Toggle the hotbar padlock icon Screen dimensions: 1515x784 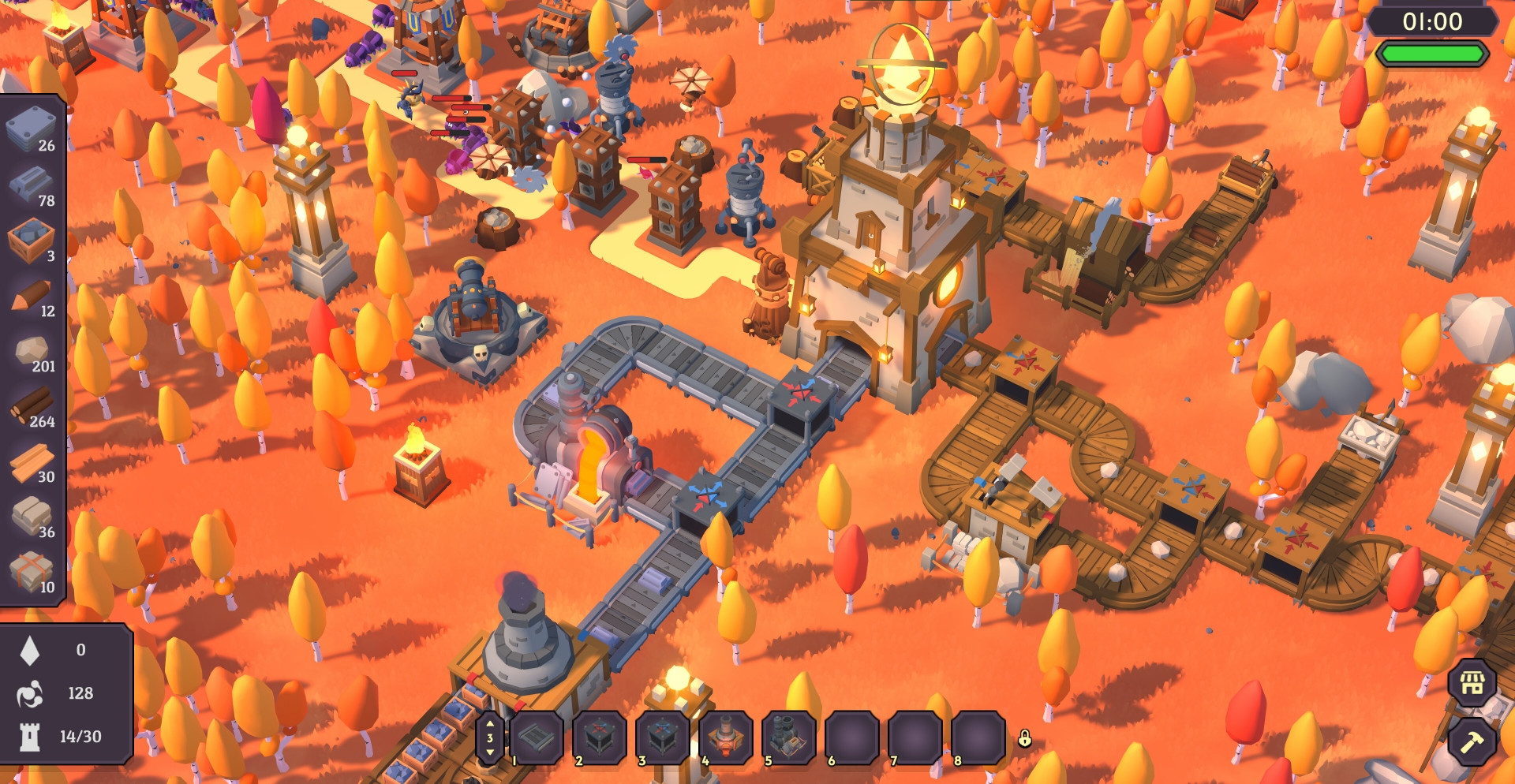[x=1024, y=738]
